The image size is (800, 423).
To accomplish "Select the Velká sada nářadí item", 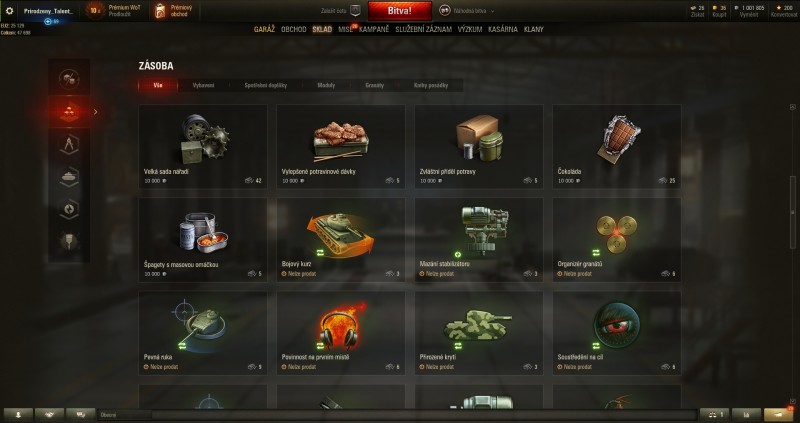I will tap(203, 146).
